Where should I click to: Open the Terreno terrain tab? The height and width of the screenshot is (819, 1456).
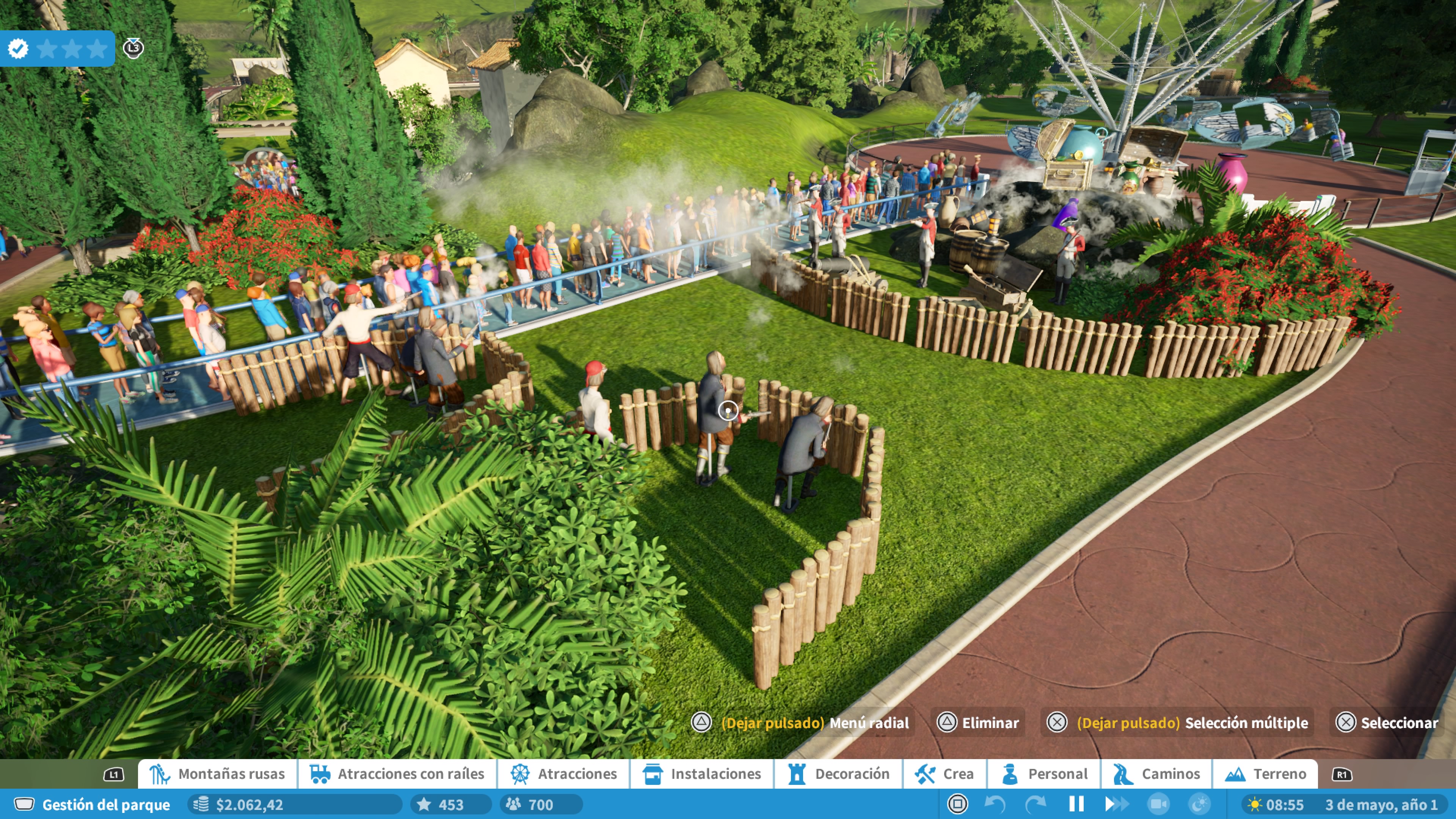pyautogui.click(x=1266, y=774)
